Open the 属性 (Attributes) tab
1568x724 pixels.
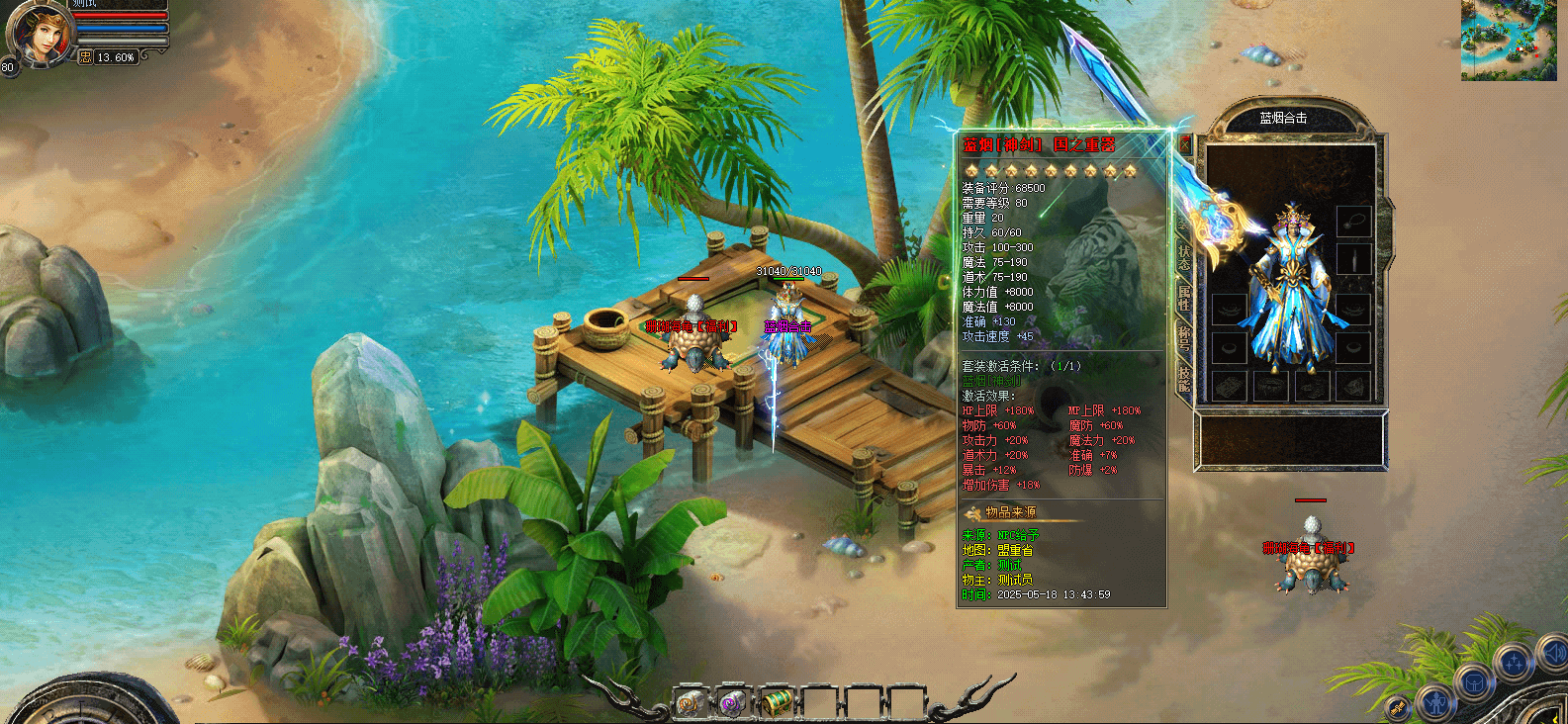tap(1184, 297)
